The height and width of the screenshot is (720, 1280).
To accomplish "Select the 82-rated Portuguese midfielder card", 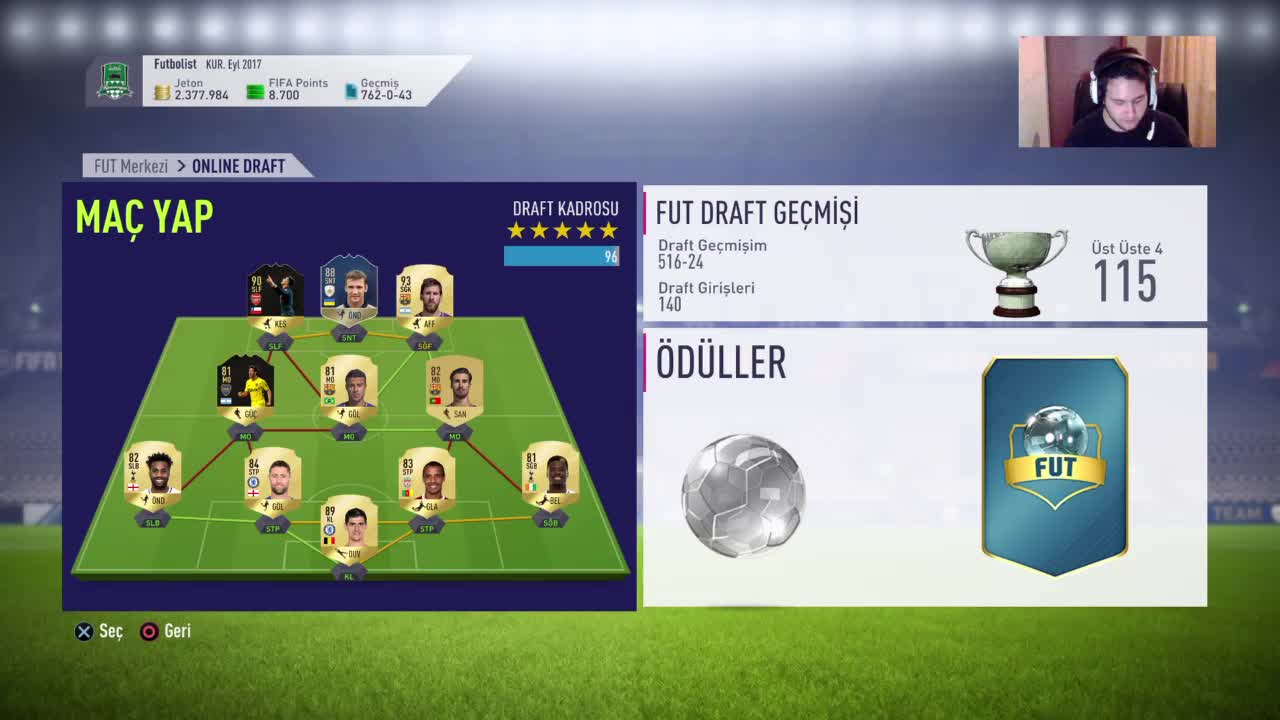I will coord(454,388).
